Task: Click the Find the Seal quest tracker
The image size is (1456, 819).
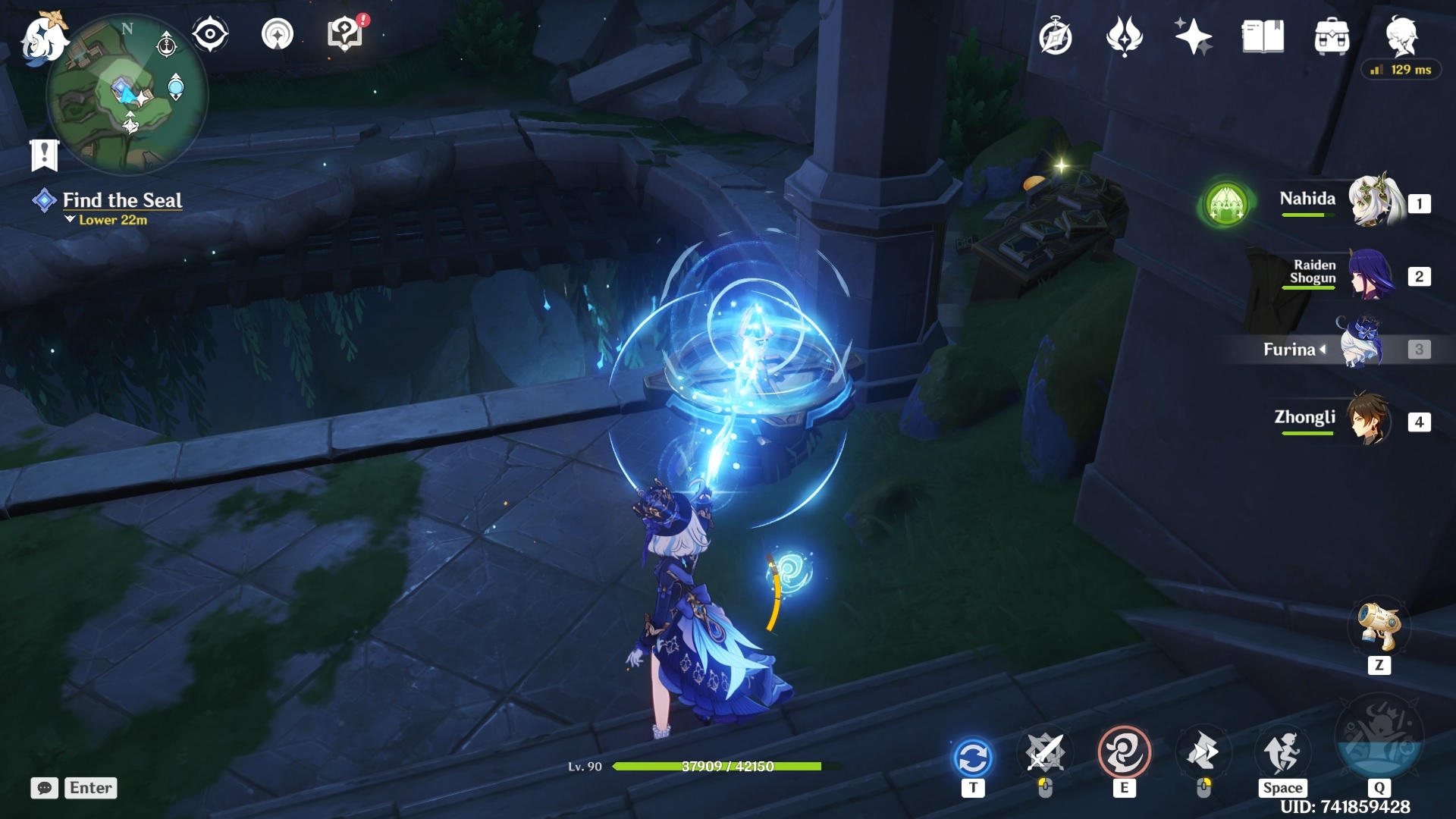Action: point(121,200)
